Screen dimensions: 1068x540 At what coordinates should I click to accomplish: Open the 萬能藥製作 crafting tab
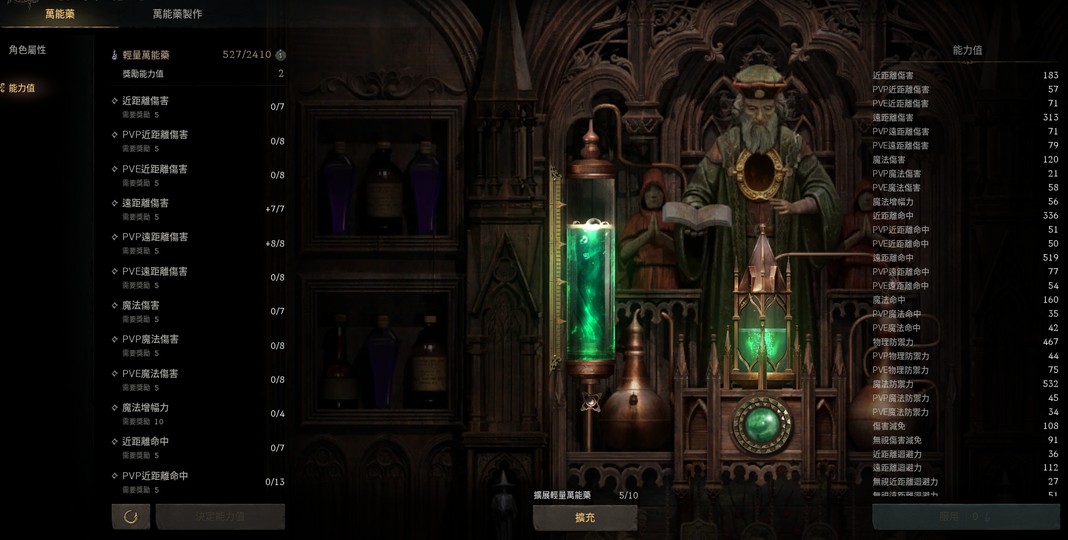pyautogui.click(x=177, y=14)
